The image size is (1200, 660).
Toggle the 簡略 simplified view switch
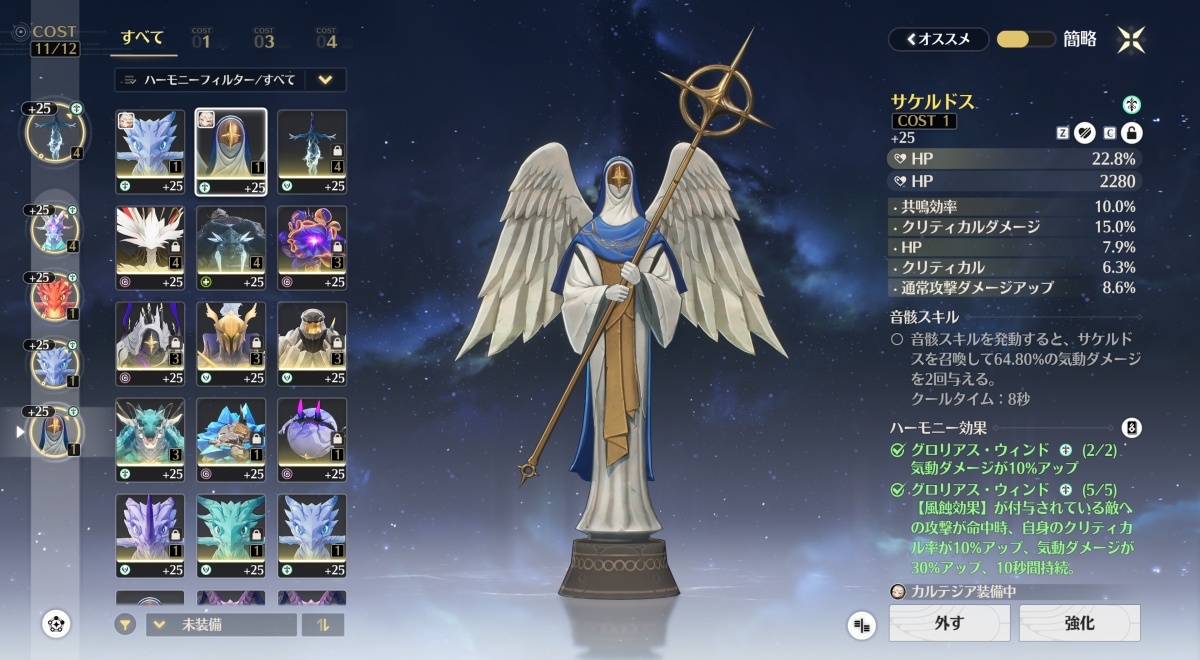pyautogui.click(x=1026, y=39)
